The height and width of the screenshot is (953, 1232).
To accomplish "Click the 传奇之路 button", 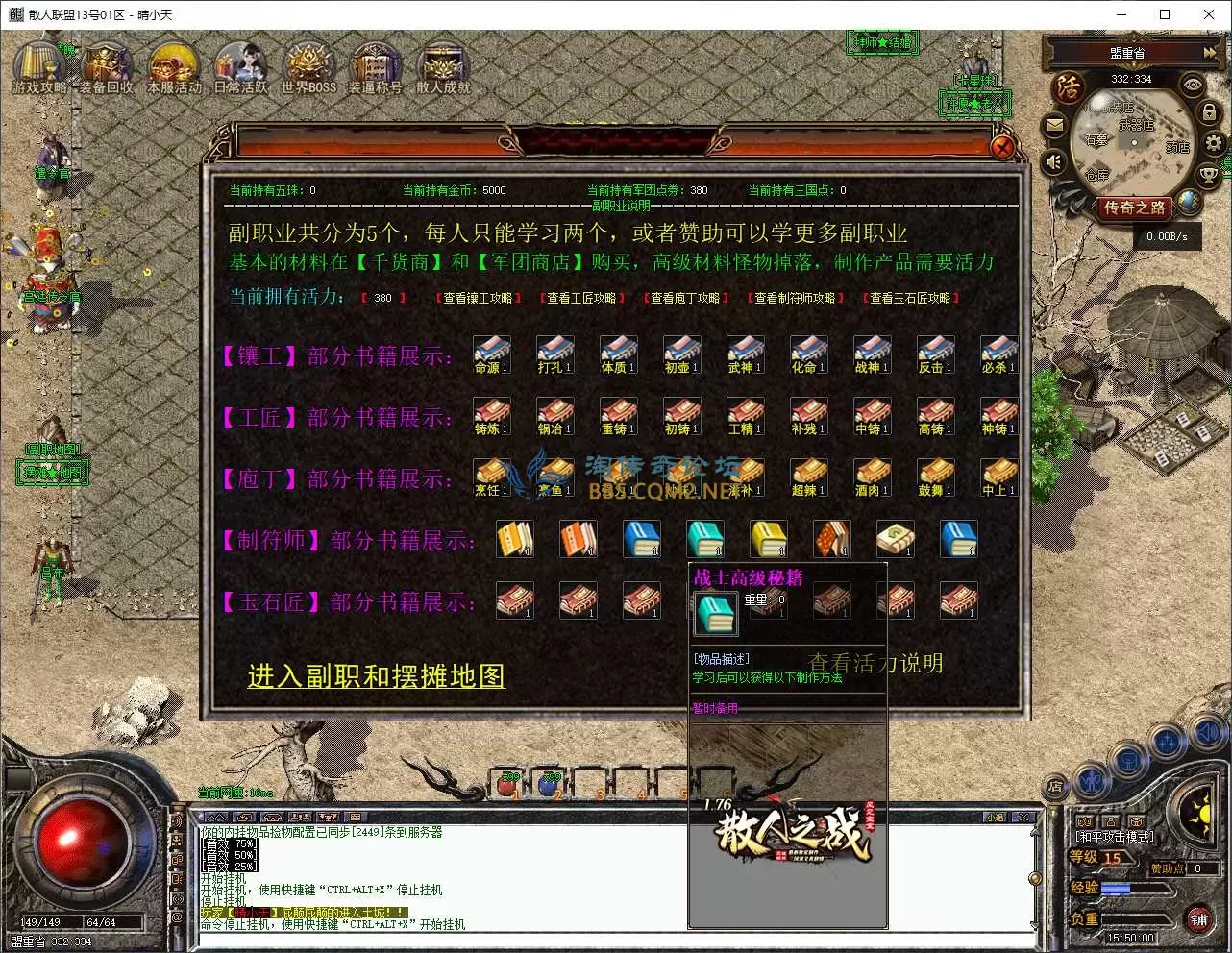I will click(x=1135, y=208).
